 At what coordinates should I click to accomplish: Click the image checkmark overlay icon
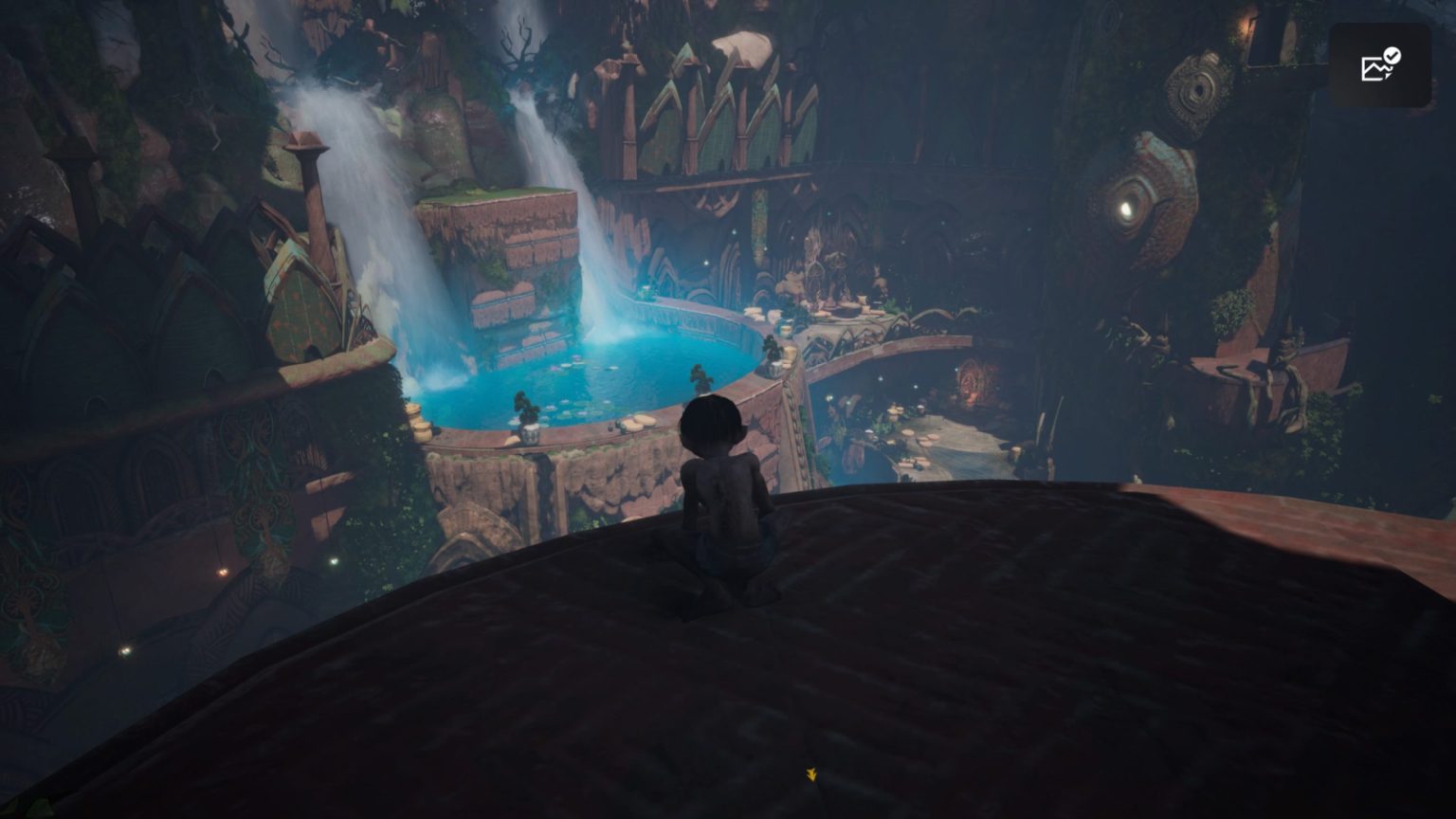tap(1380, 65)
